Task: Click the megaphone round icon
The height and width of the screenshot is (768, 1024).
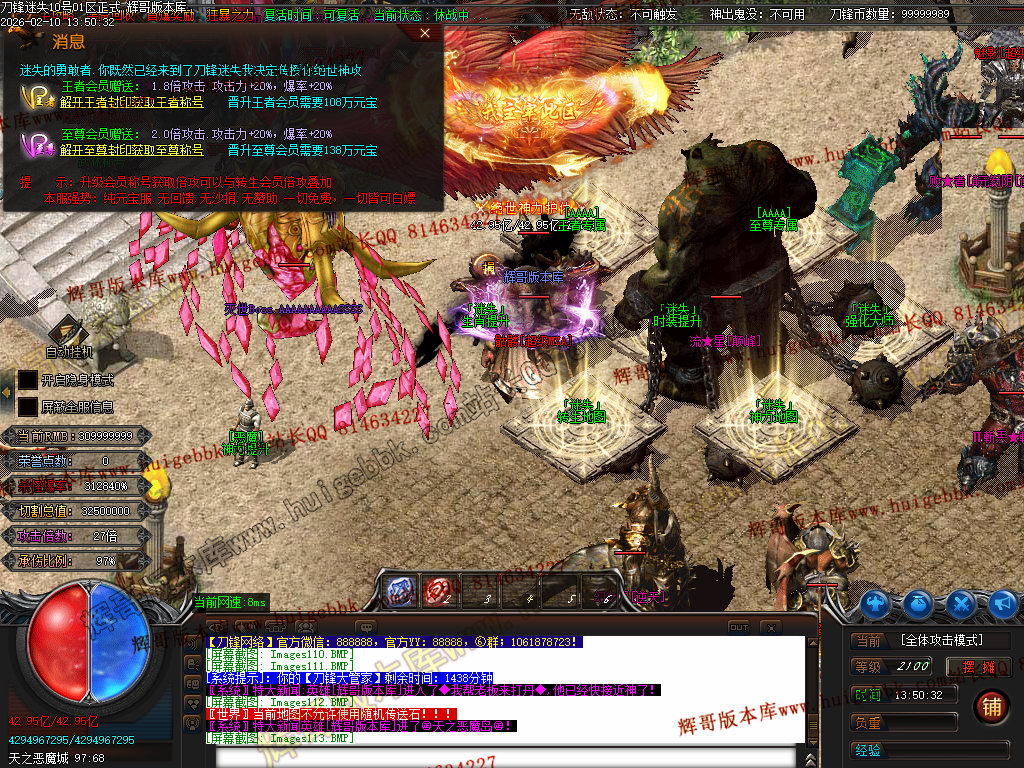Action: pos(1002,603)
